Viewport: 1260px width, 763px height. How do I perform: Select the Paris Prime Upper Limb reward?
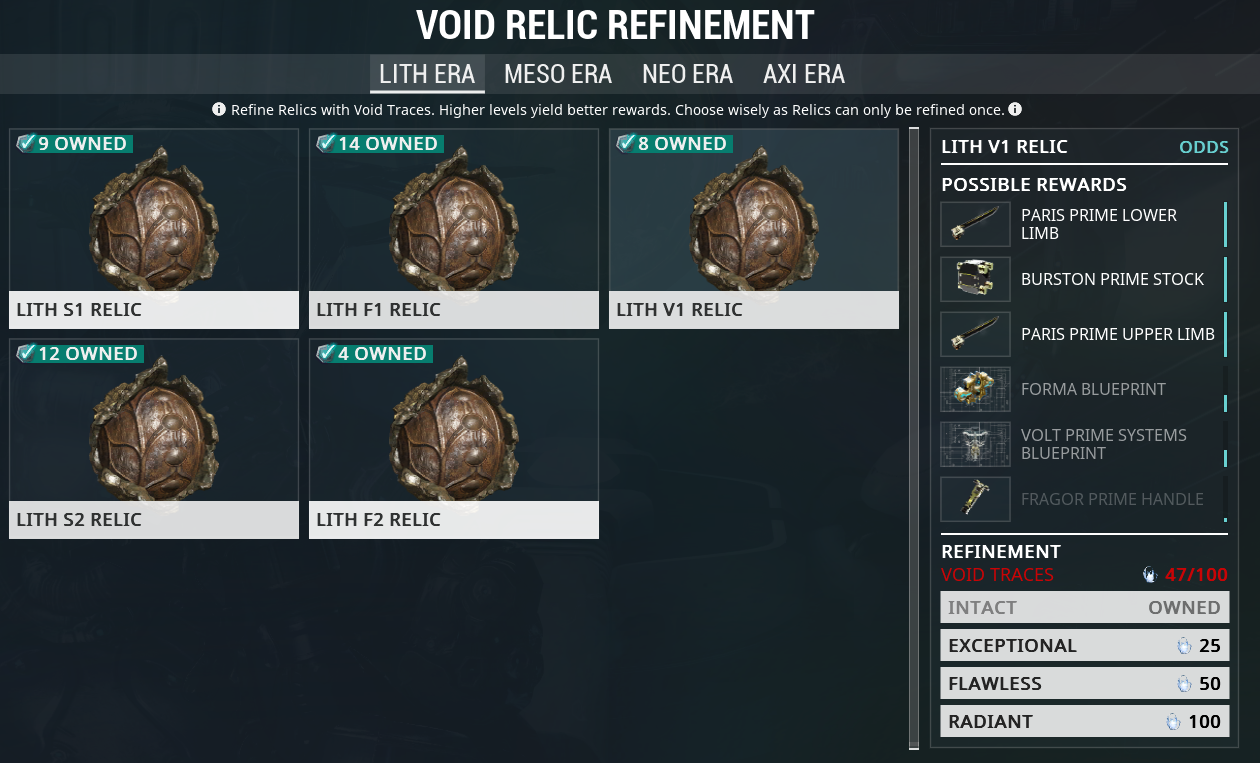(1084, 334)
